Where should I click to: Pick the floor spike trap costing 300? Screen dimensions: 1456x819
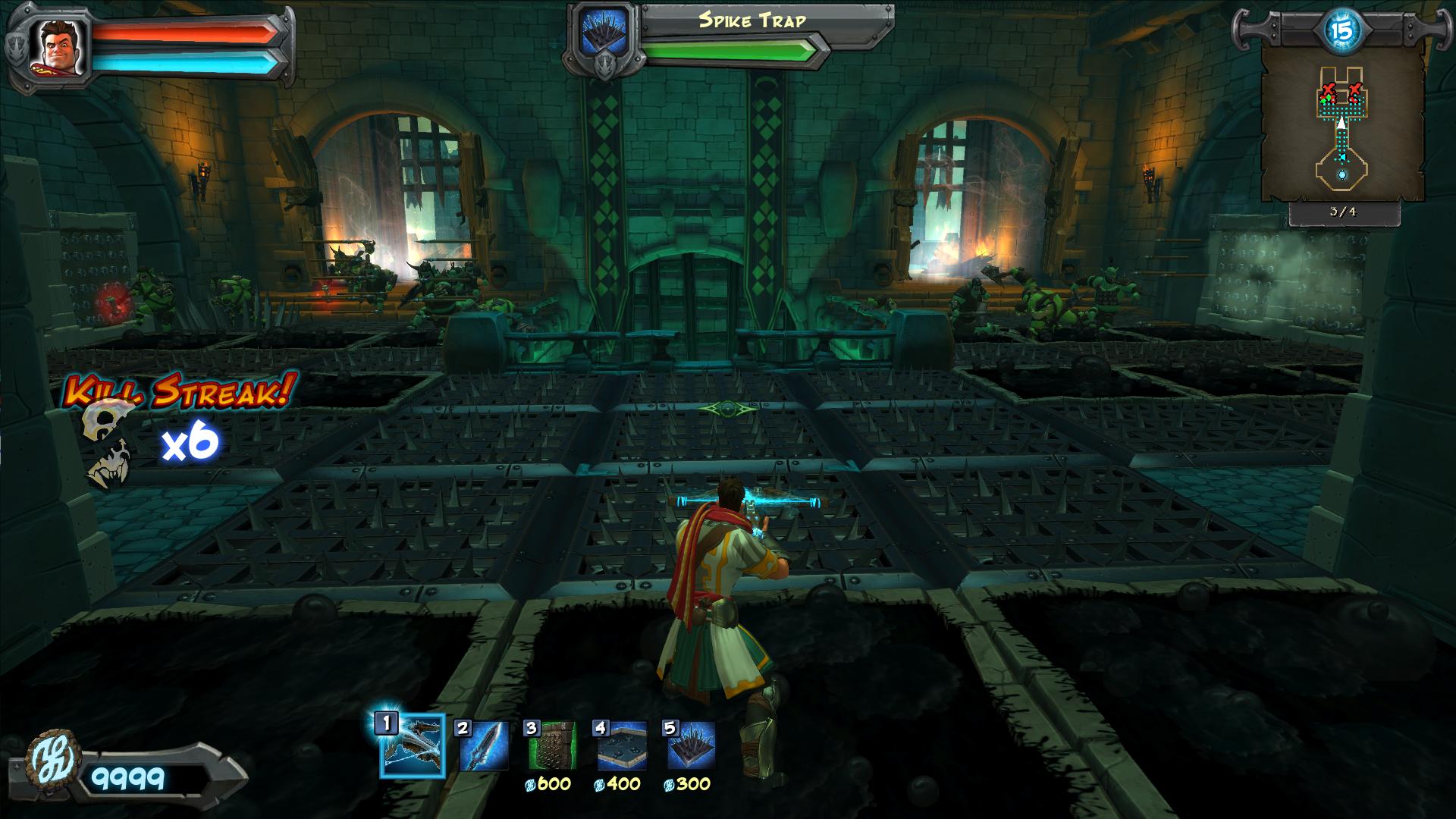coord(691,746)
